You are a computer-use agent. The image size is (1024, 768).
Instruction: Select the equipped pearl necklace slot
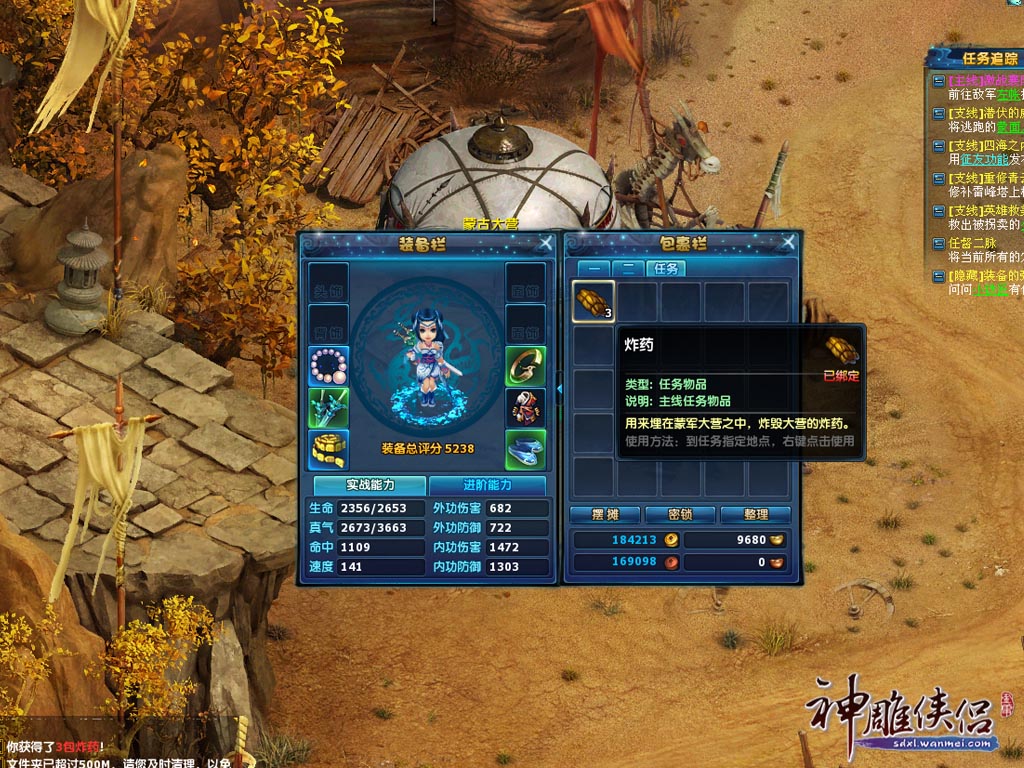[x=328, y=366]
